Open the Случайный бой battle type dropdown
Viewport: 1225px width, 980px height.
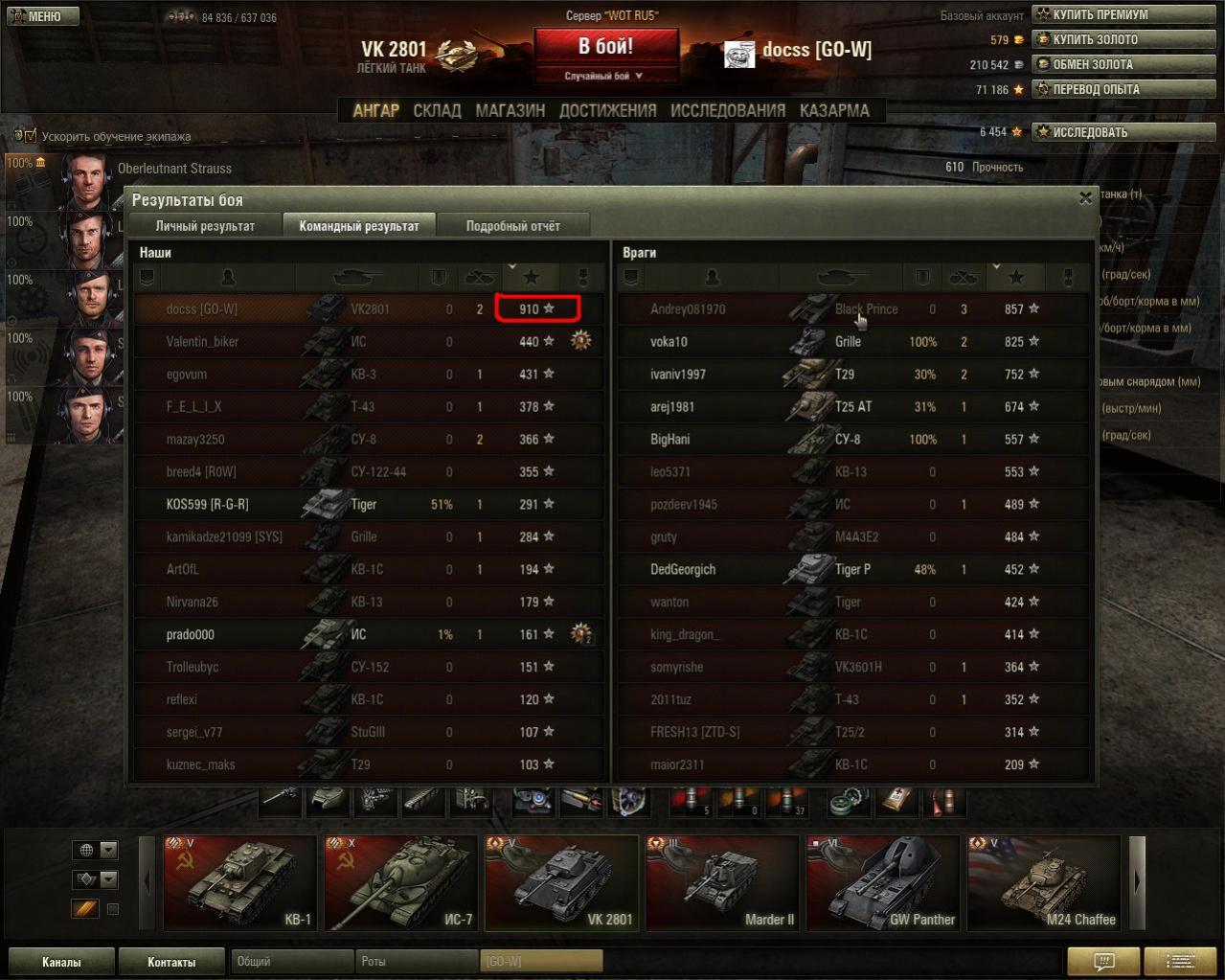(x=605, y=76)
